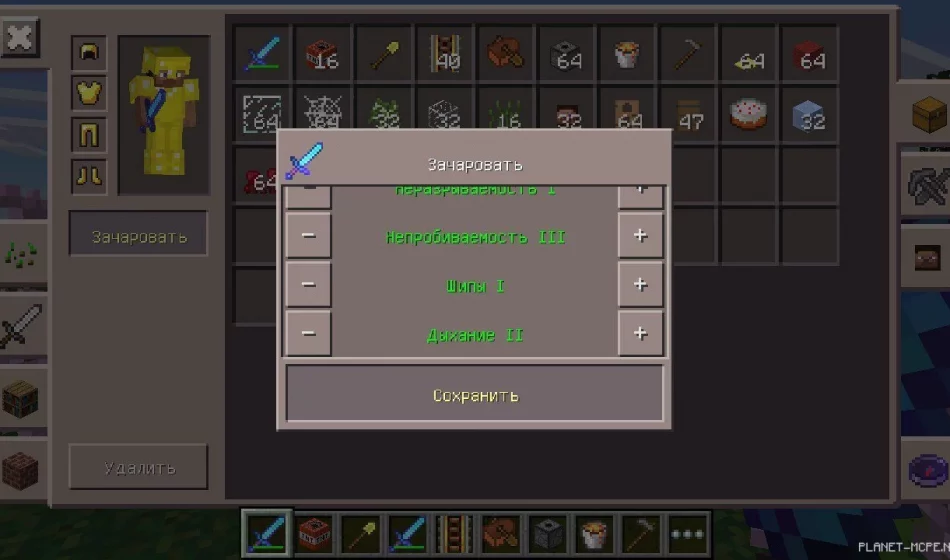Raise the Дыхание II enchantment level
The height and width of the screenshot is (560, 950).
pyautogui.click(x=640, y=333)
